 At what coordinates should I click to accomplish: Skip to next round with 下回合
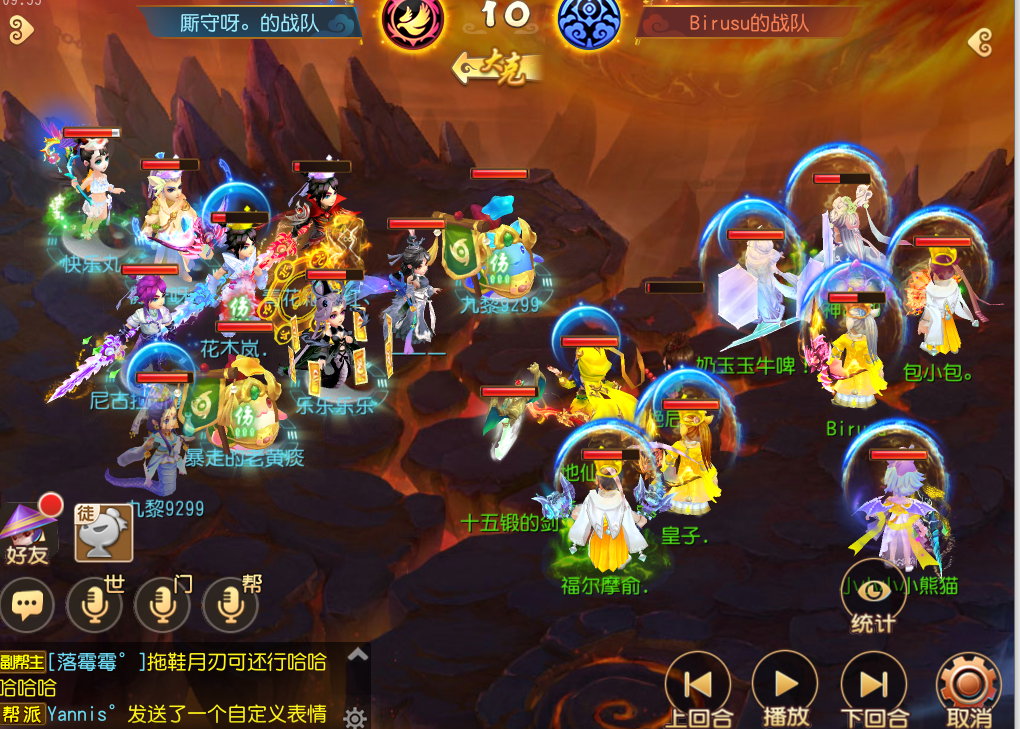873,685
